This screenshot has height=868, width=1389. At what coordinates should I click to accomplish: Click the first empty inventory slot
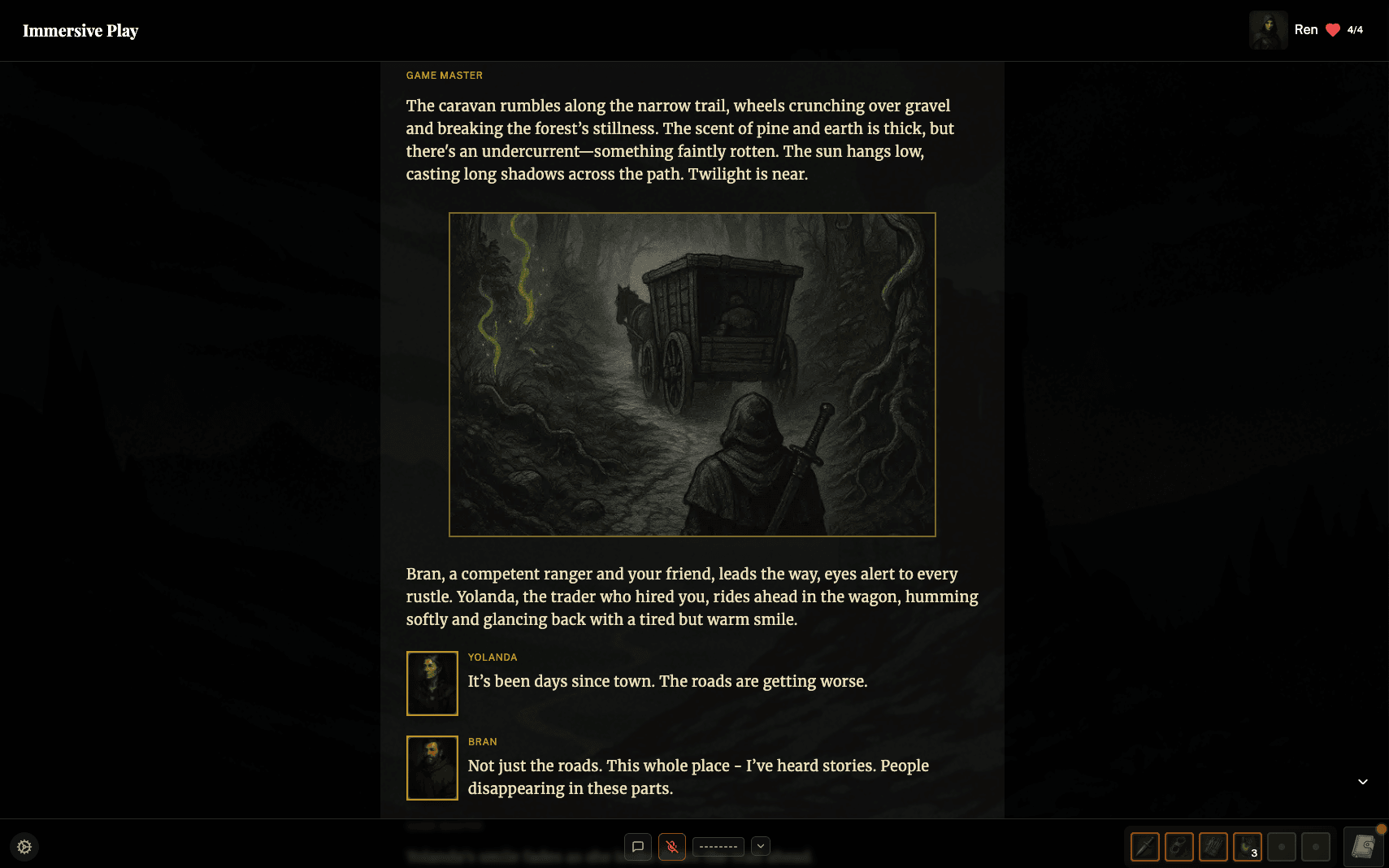[x=1282, y=847]
